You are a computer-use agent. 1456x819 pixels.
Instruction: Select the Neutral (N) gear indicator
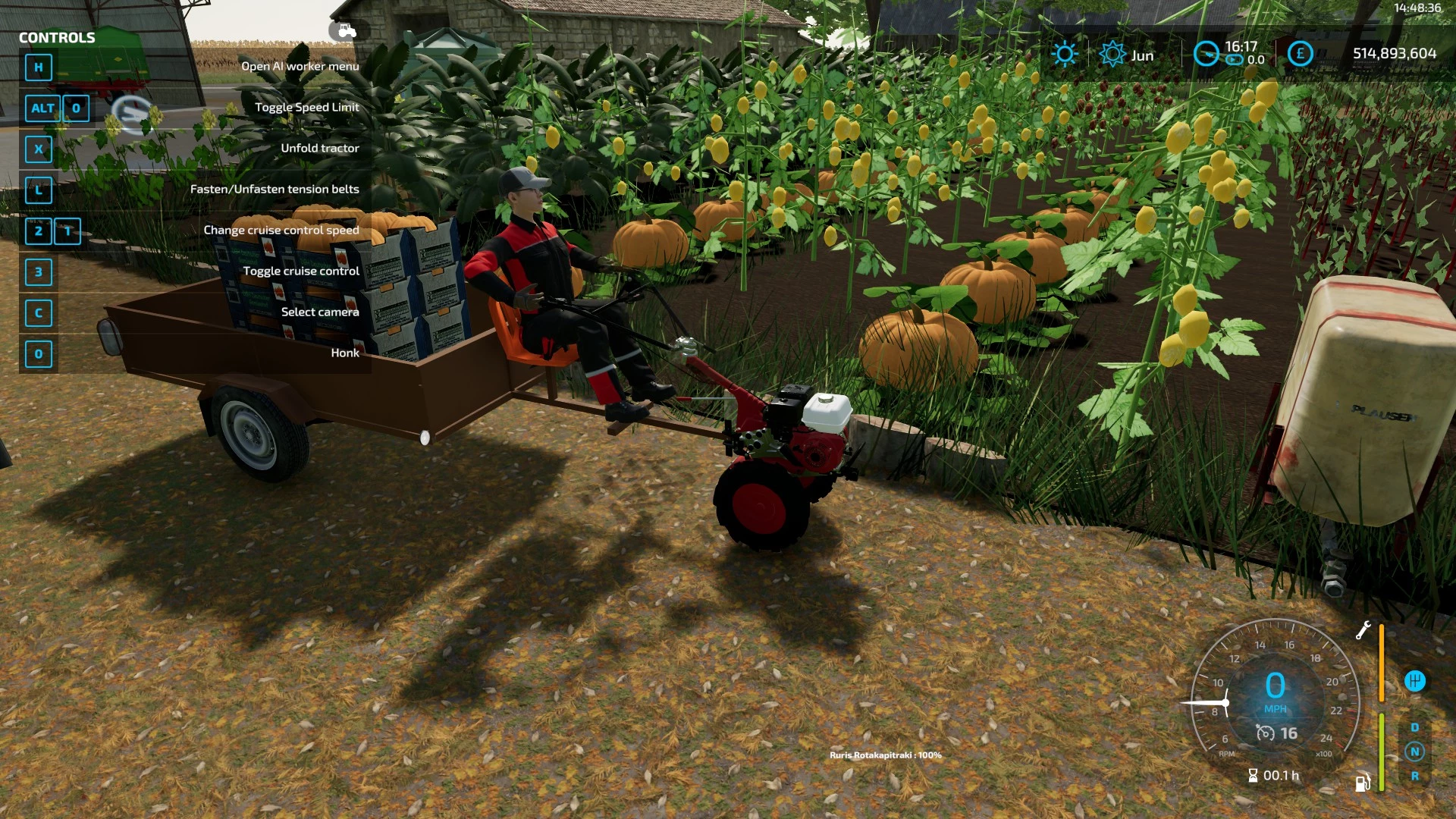(1415, 752)
